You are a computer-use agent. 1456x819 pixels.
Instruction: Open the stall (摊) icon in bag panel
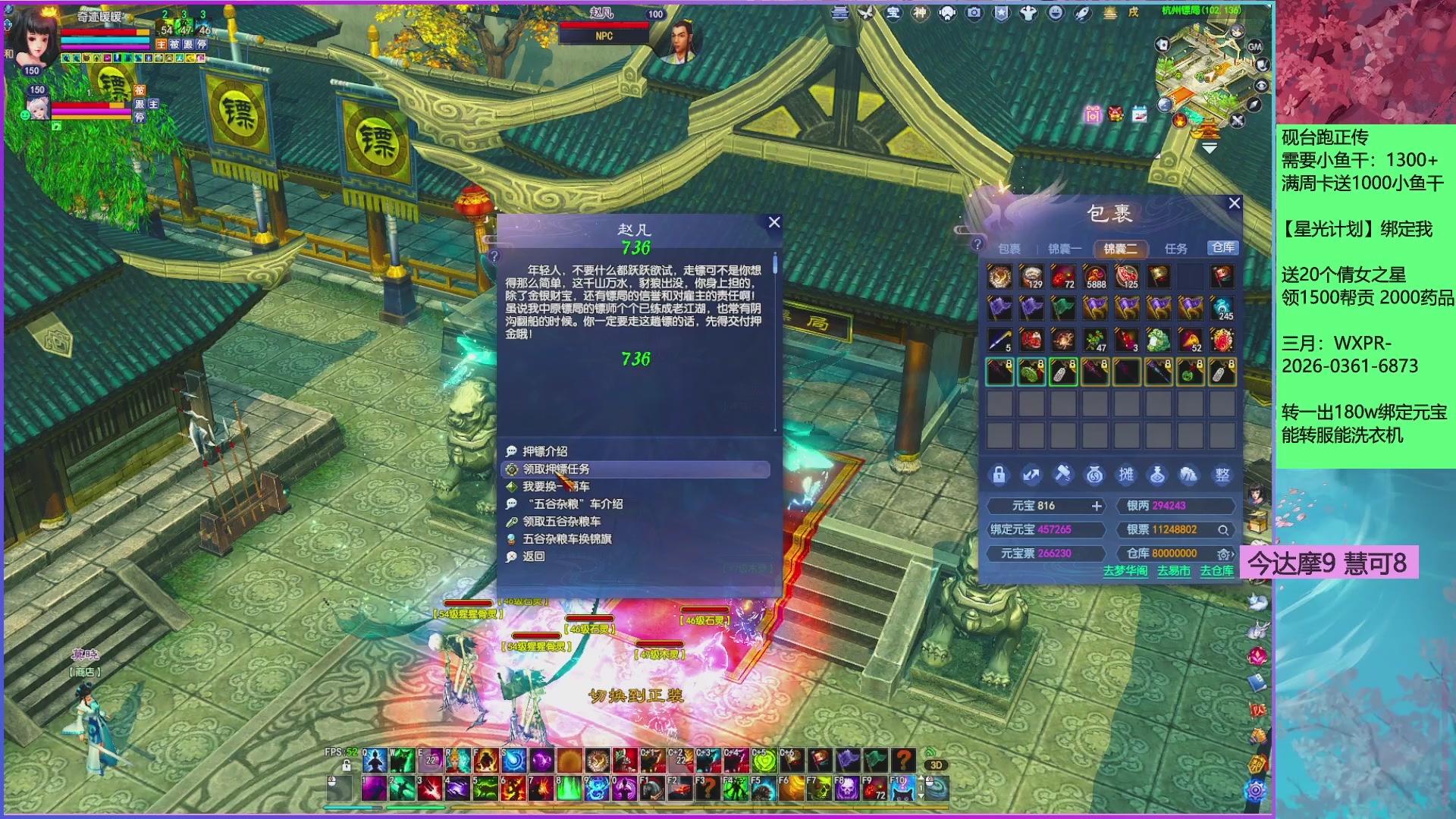coord(1126,475)
